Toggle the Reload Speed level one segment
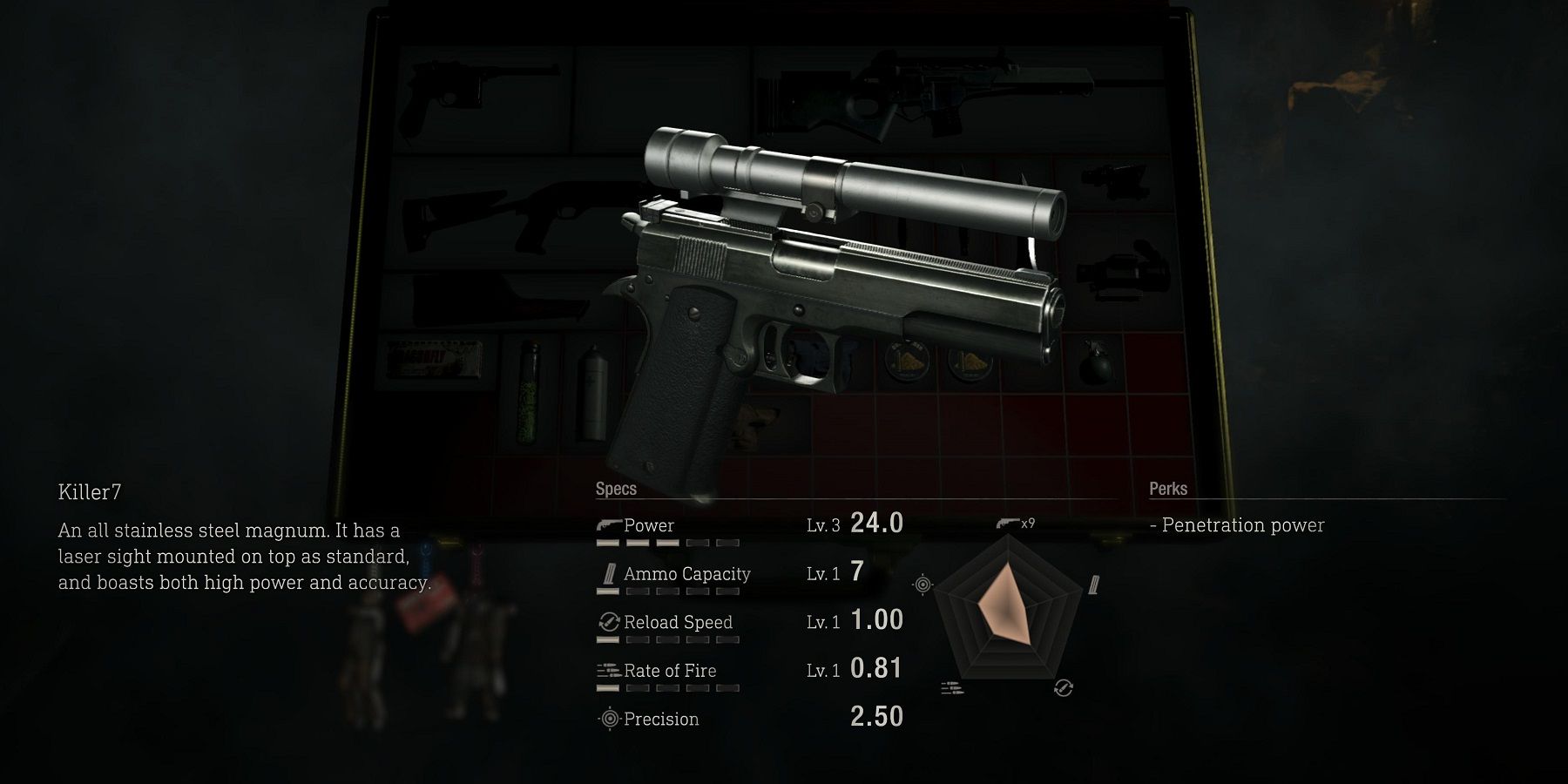This screenshot has height=784, width=1568. 608,639
